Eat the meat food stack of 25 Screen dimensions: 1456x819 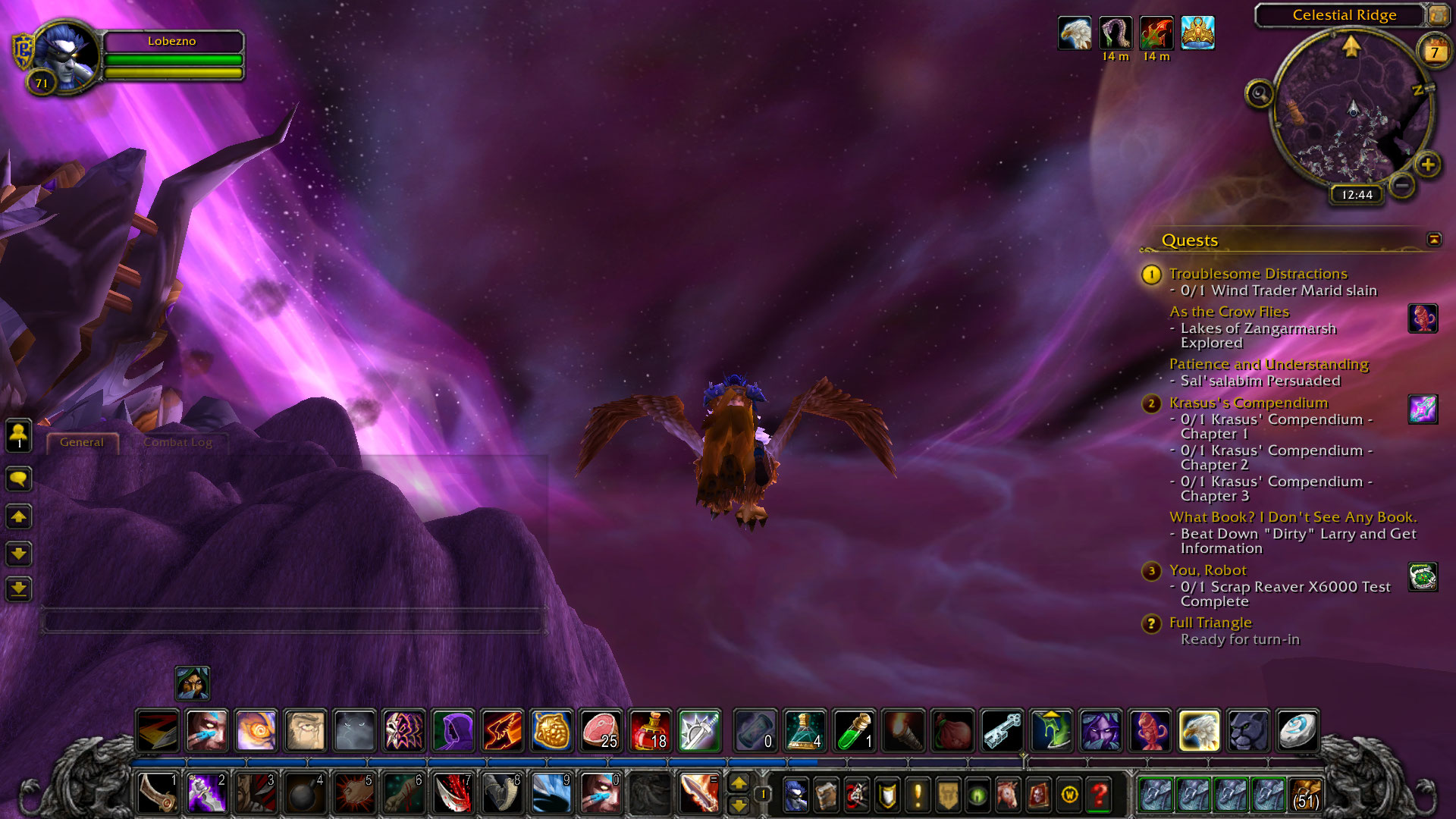601,731
